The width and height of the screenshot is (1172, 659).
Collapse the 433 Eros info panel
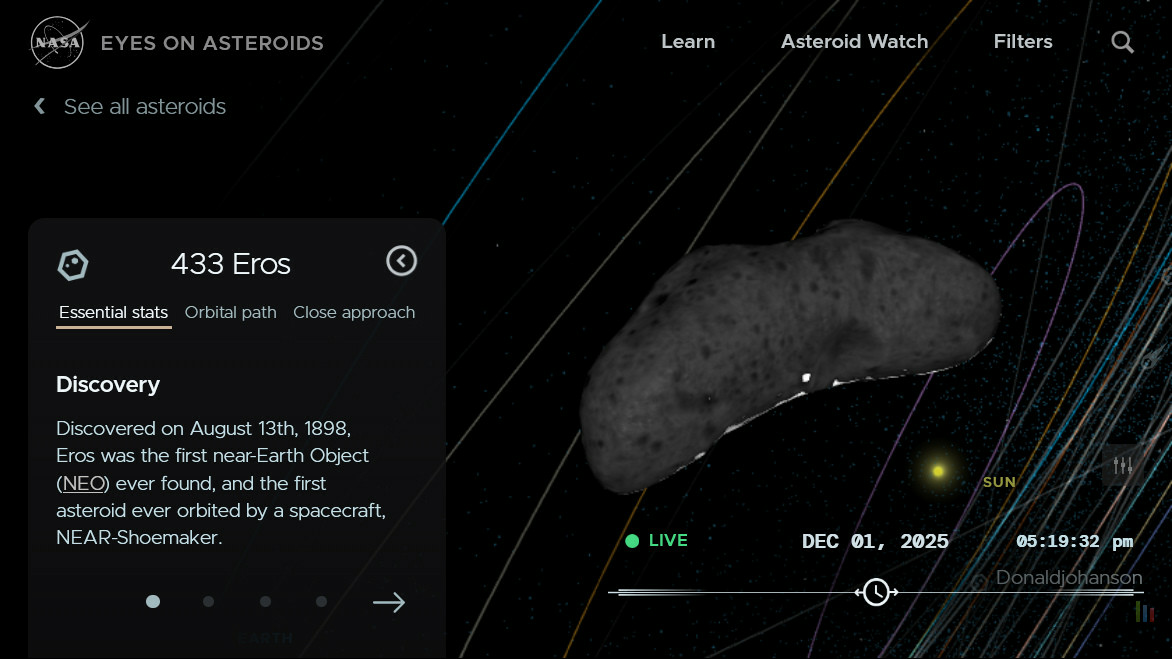pyautogui.click(x=401, y=262)
